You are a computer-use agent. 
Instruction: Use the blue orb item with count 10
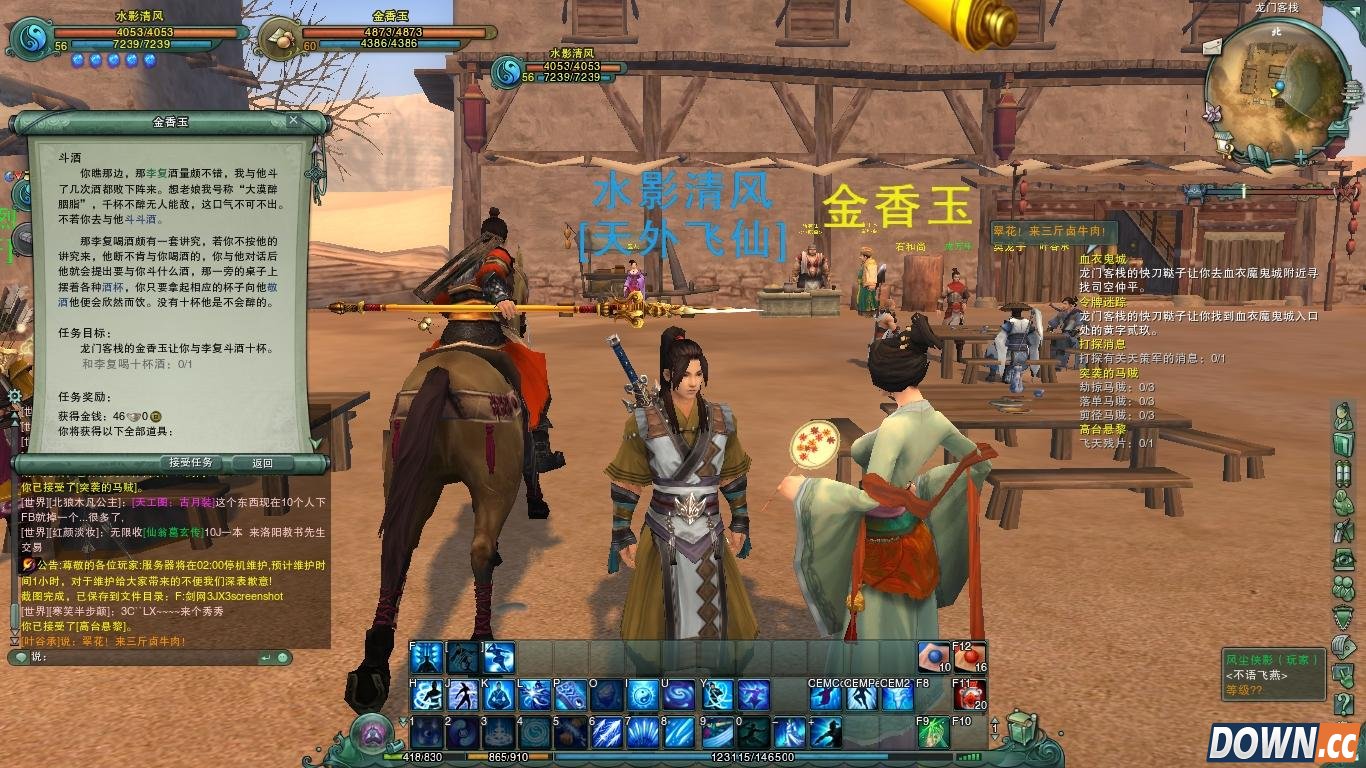(934, 657)
